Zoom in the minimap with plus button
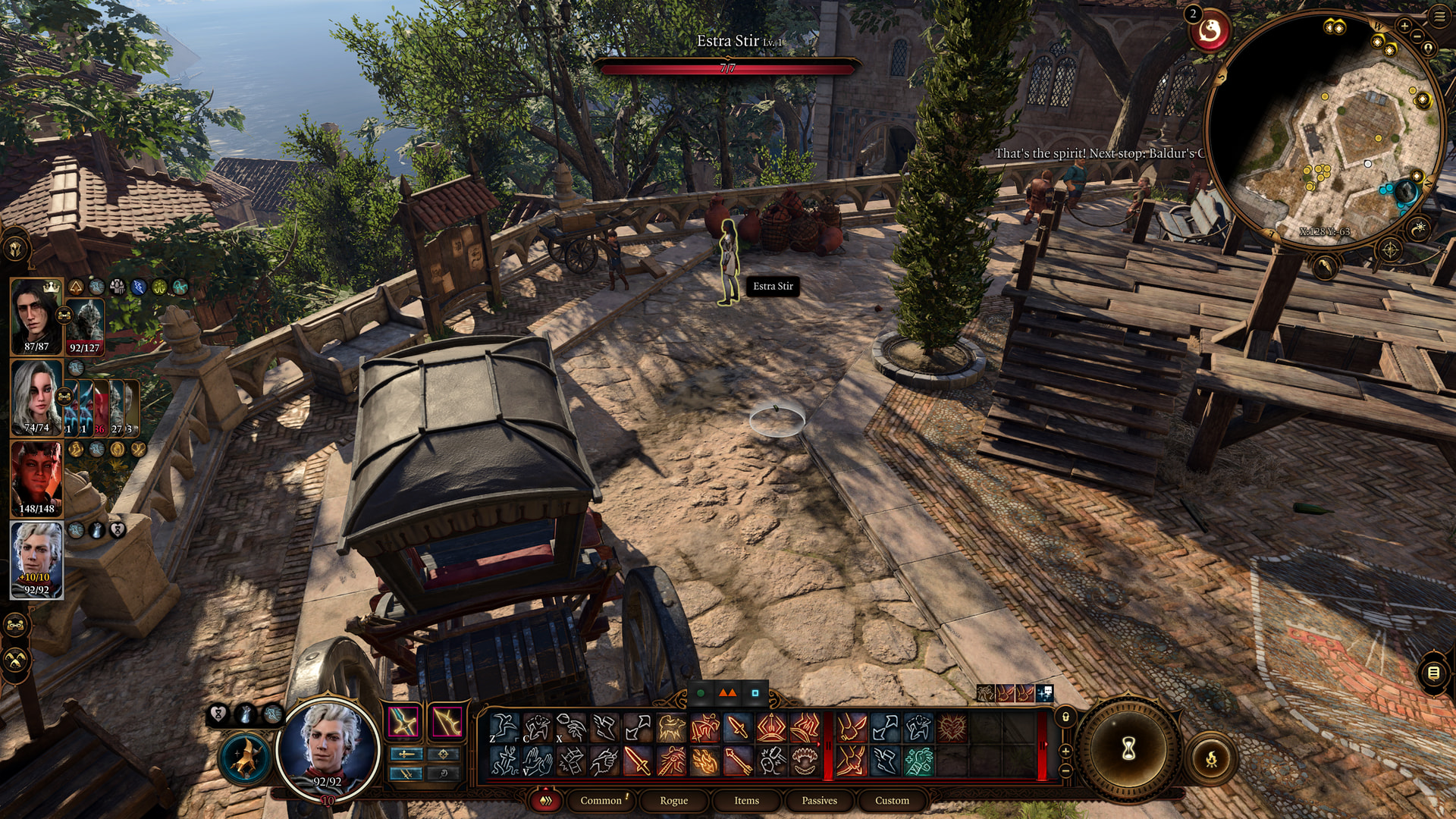The image size is (1456, 819). tap(1404, 26)
